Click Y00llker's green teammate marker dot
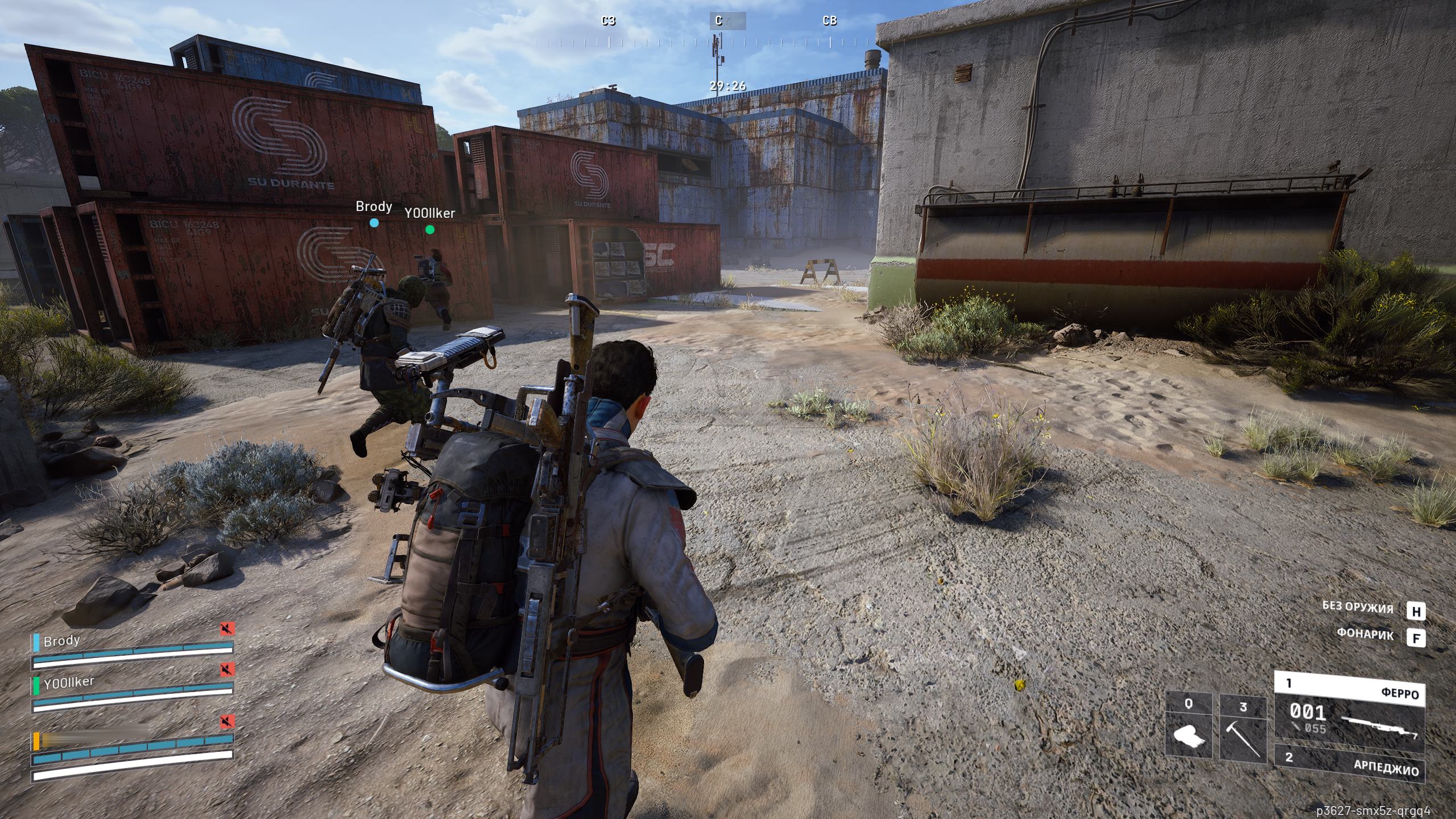This screenshot has height=819, width=1456. [x=430, y=230]
